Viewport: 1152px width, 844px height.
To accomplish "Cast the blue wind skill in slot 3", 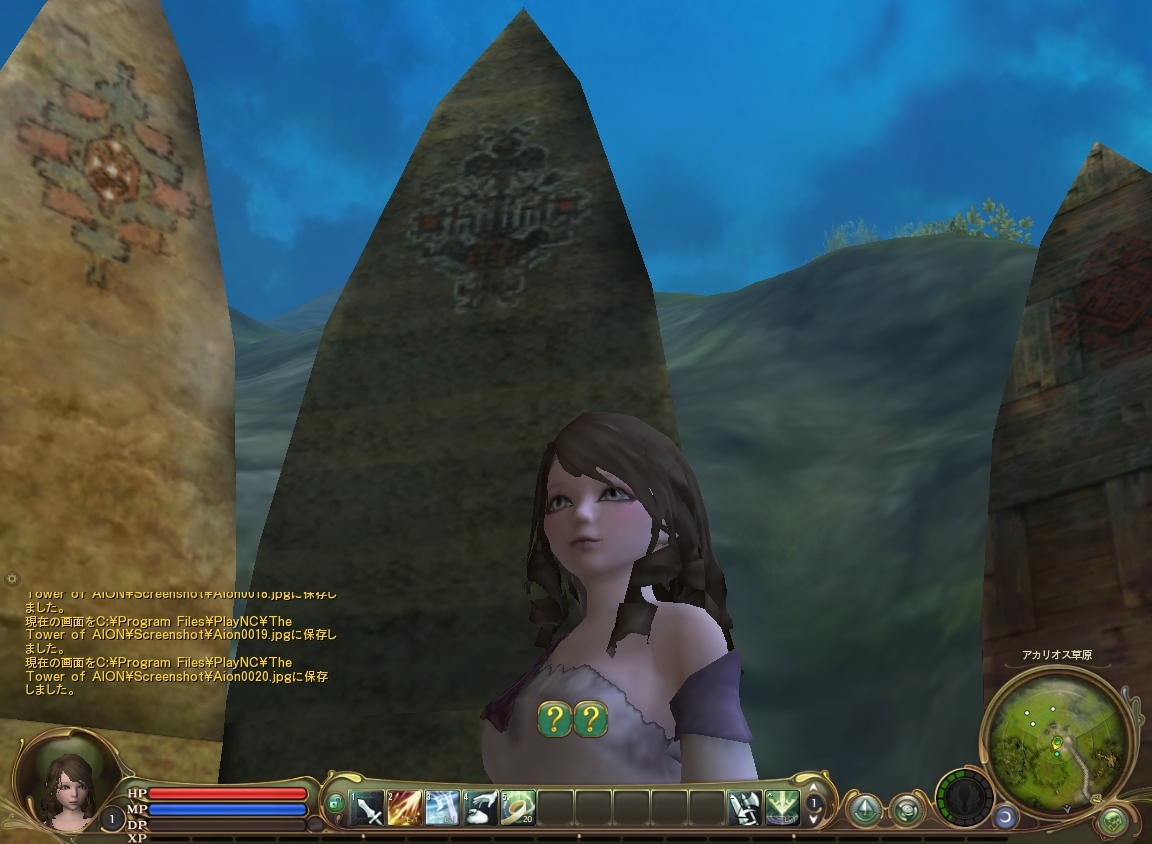I will [442, 806].
